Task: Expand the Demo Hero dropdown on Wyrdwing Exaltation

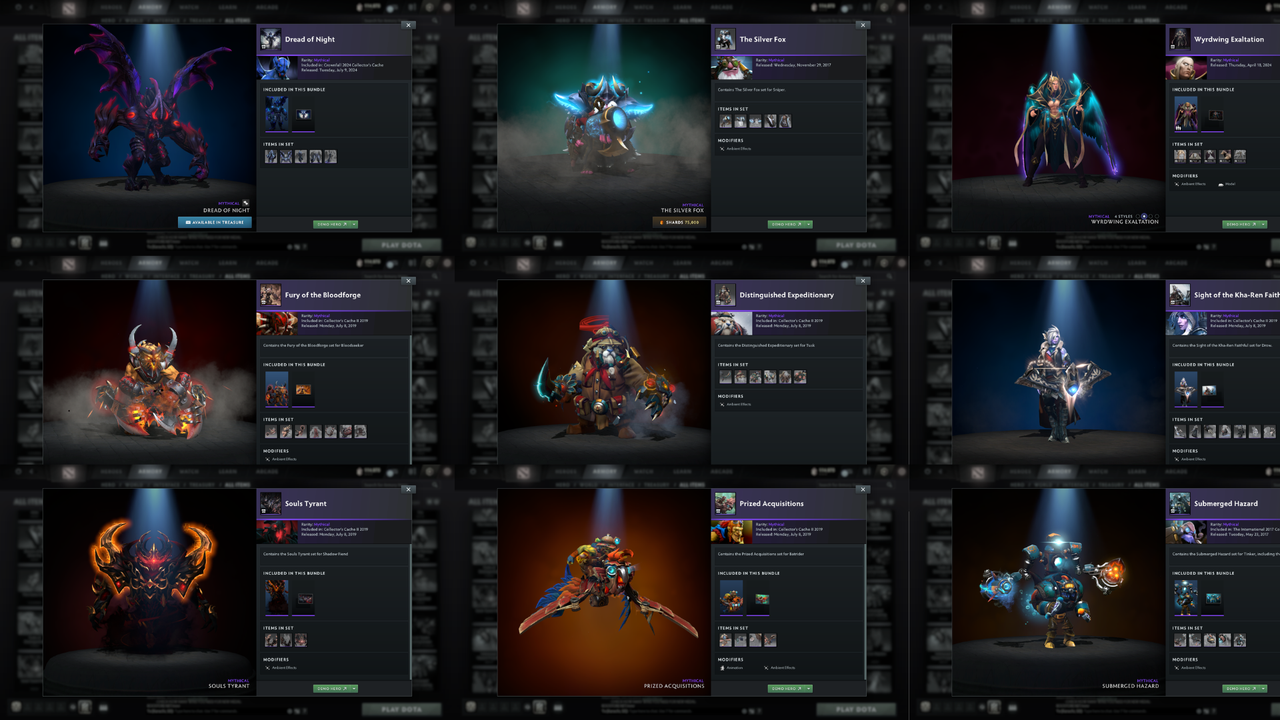Action: [1262, 223]
